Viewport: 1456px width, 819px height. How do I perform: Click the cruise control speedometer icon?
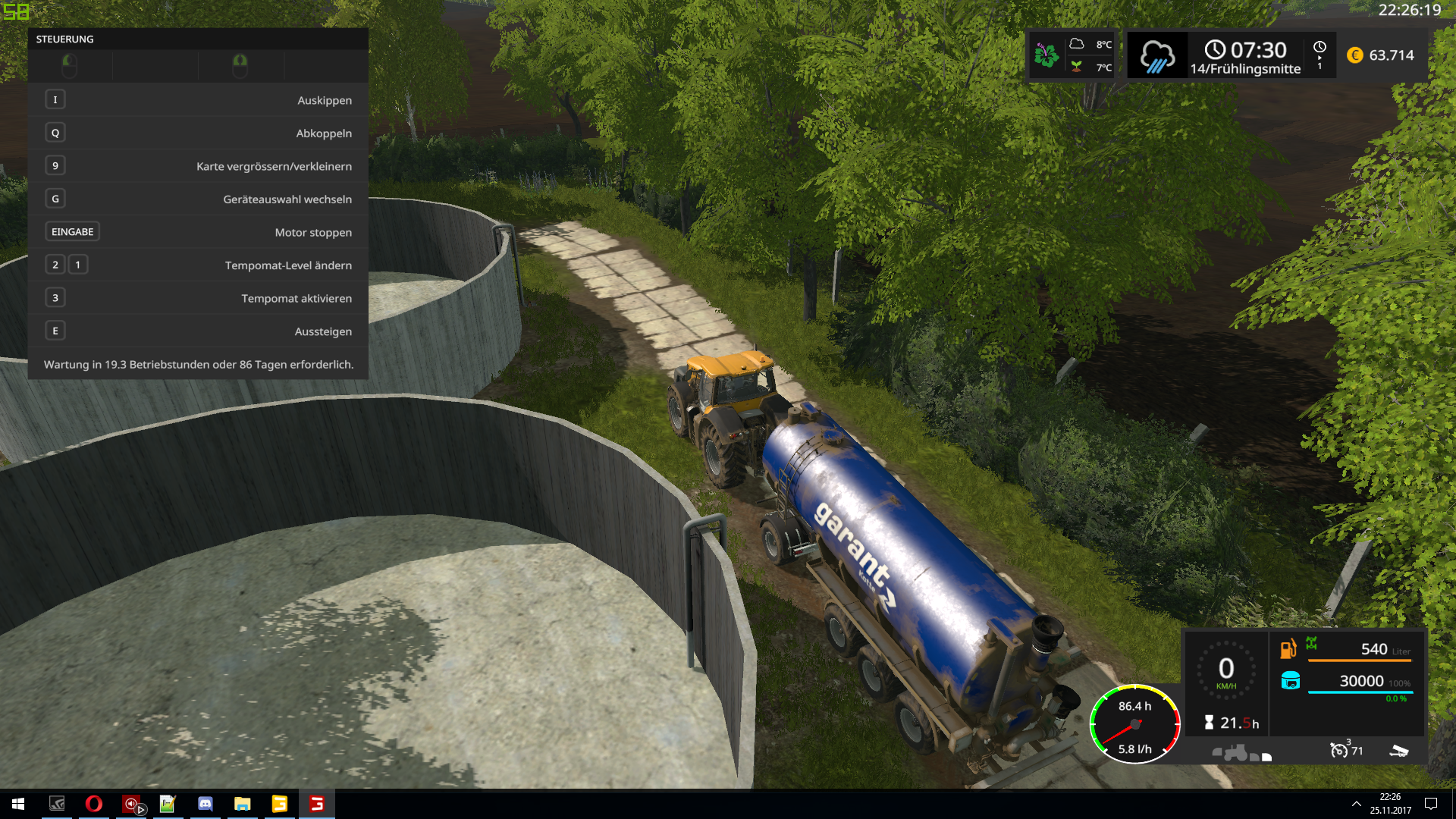click(1338, 751)
